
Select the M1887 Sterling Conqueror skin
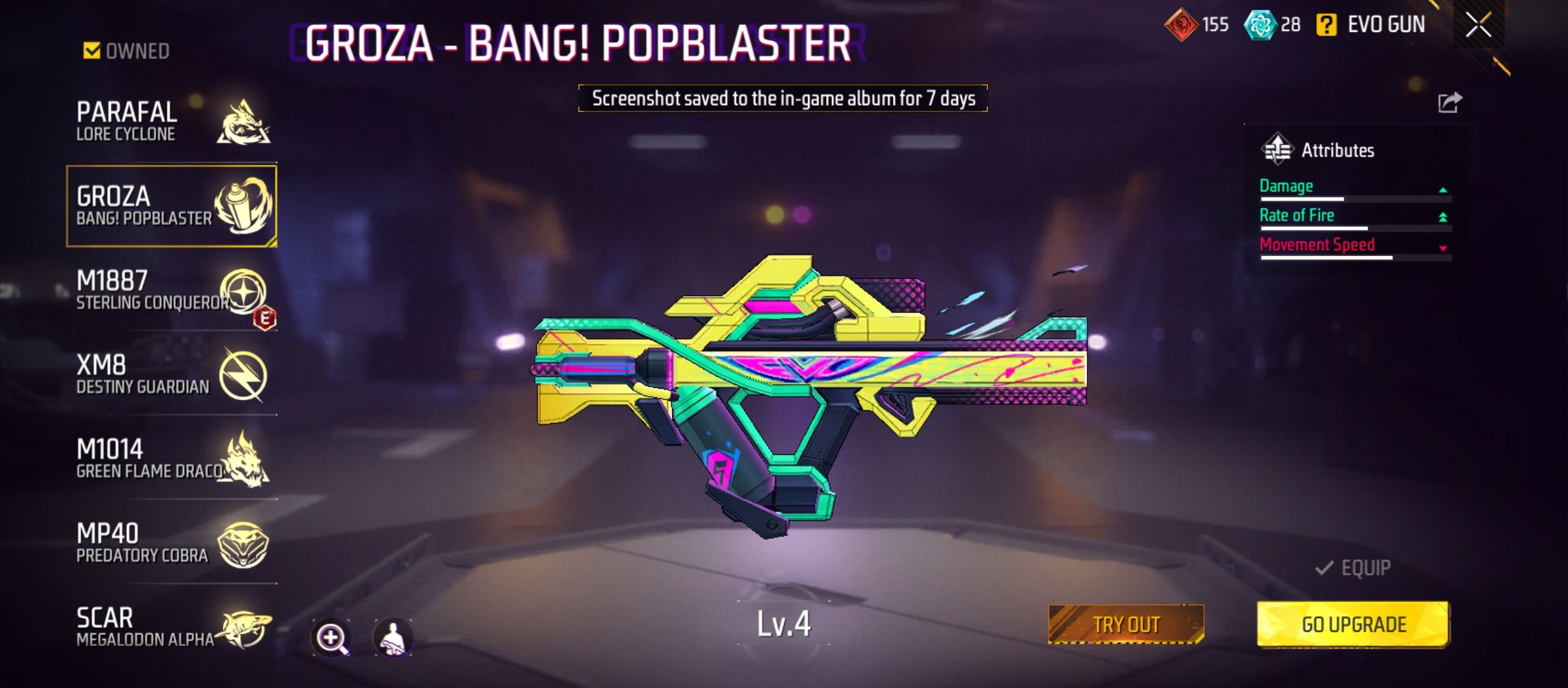pos(171,290)
